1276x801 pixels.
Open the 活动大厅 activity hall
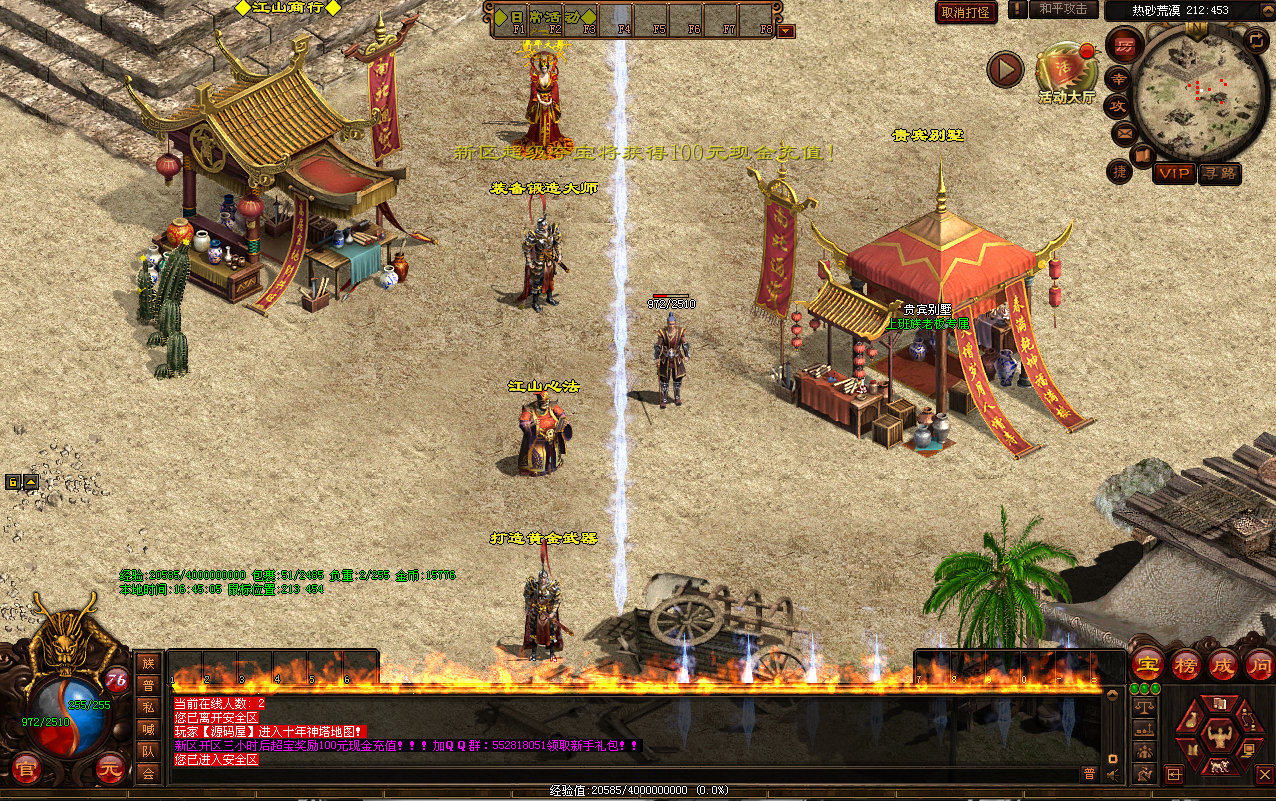point(1066,68)
